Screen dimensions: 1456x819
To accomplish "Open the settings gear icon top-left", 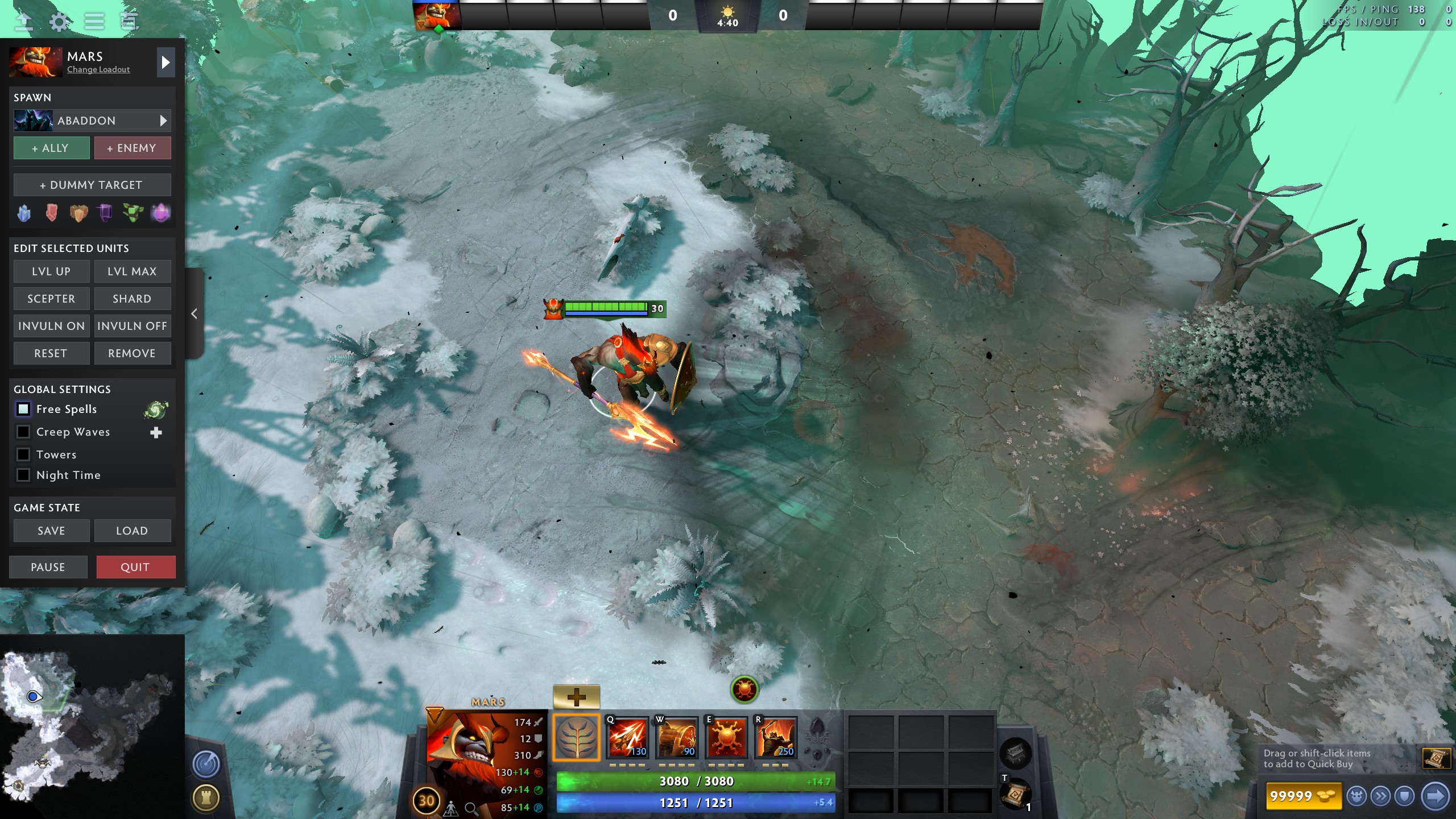I will 60,22.
